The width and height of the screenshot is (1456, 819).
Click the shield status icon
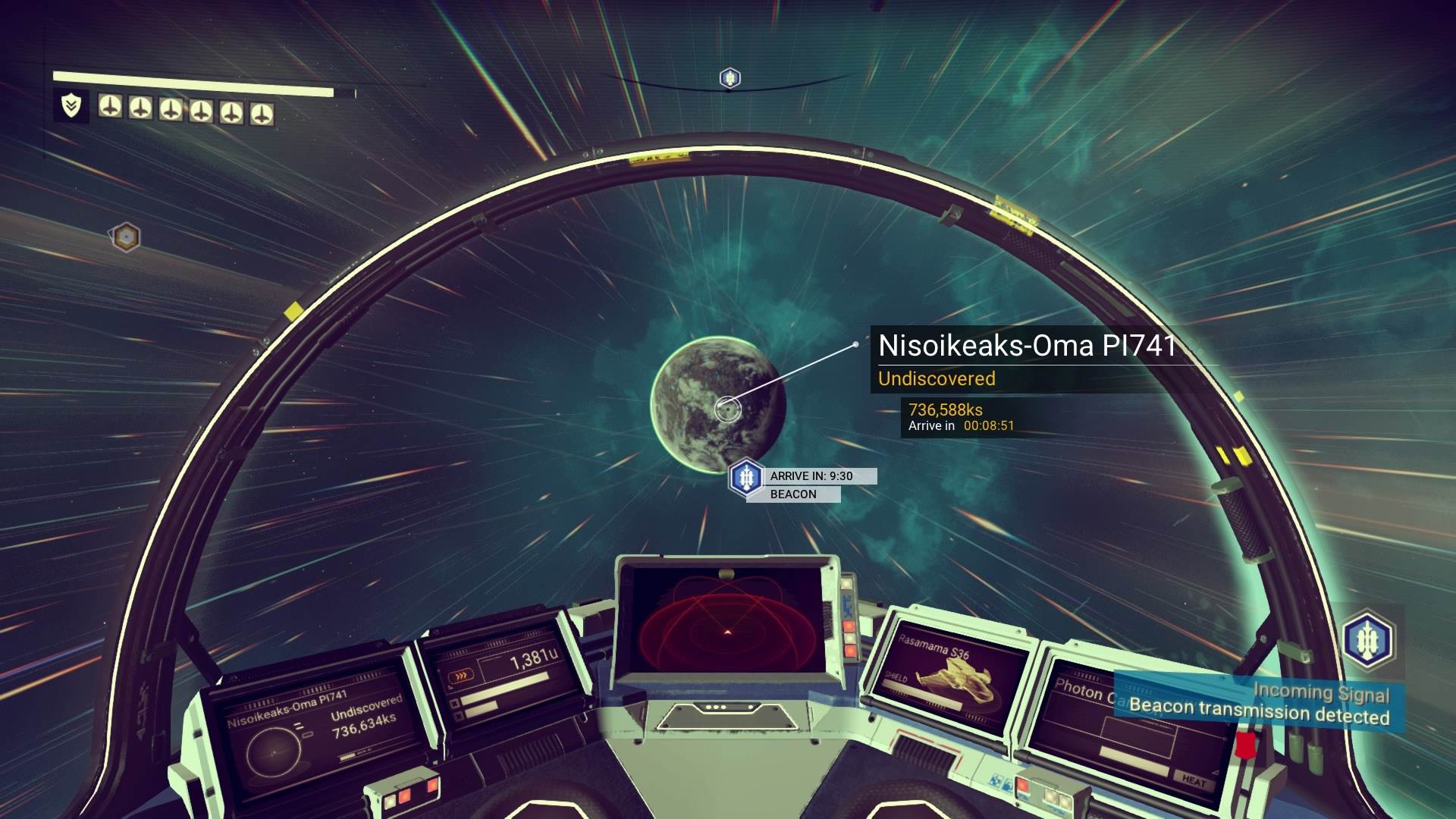(x=71, y=105)
